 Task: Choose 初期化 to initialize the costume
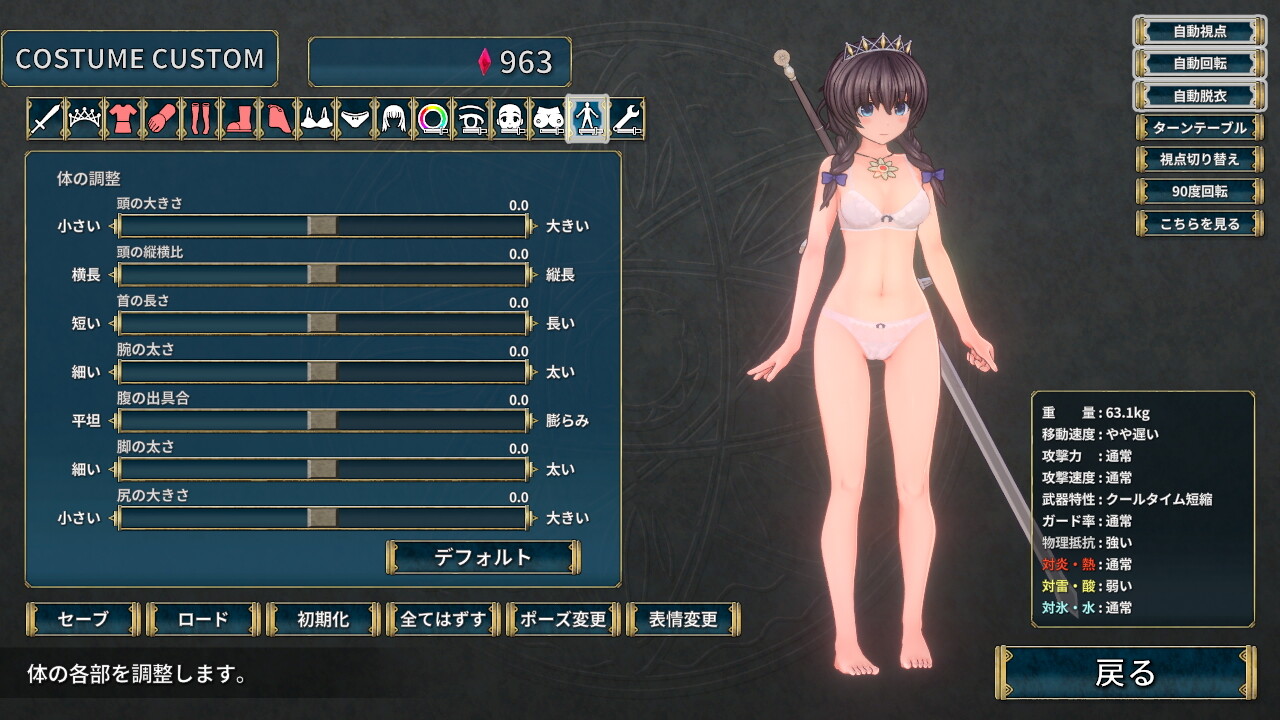(x=323, y=619)
